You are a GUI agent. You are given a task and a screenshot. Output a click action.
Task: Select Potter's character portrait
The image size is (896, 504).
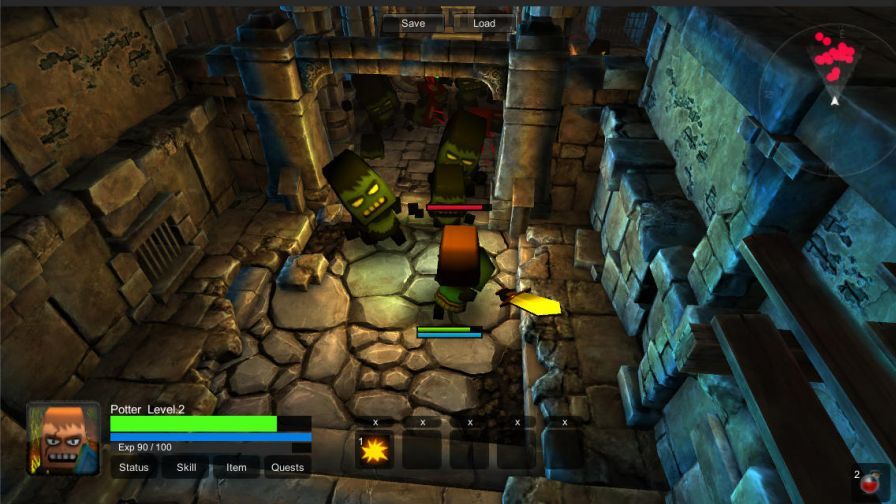(x=63, y=439)
